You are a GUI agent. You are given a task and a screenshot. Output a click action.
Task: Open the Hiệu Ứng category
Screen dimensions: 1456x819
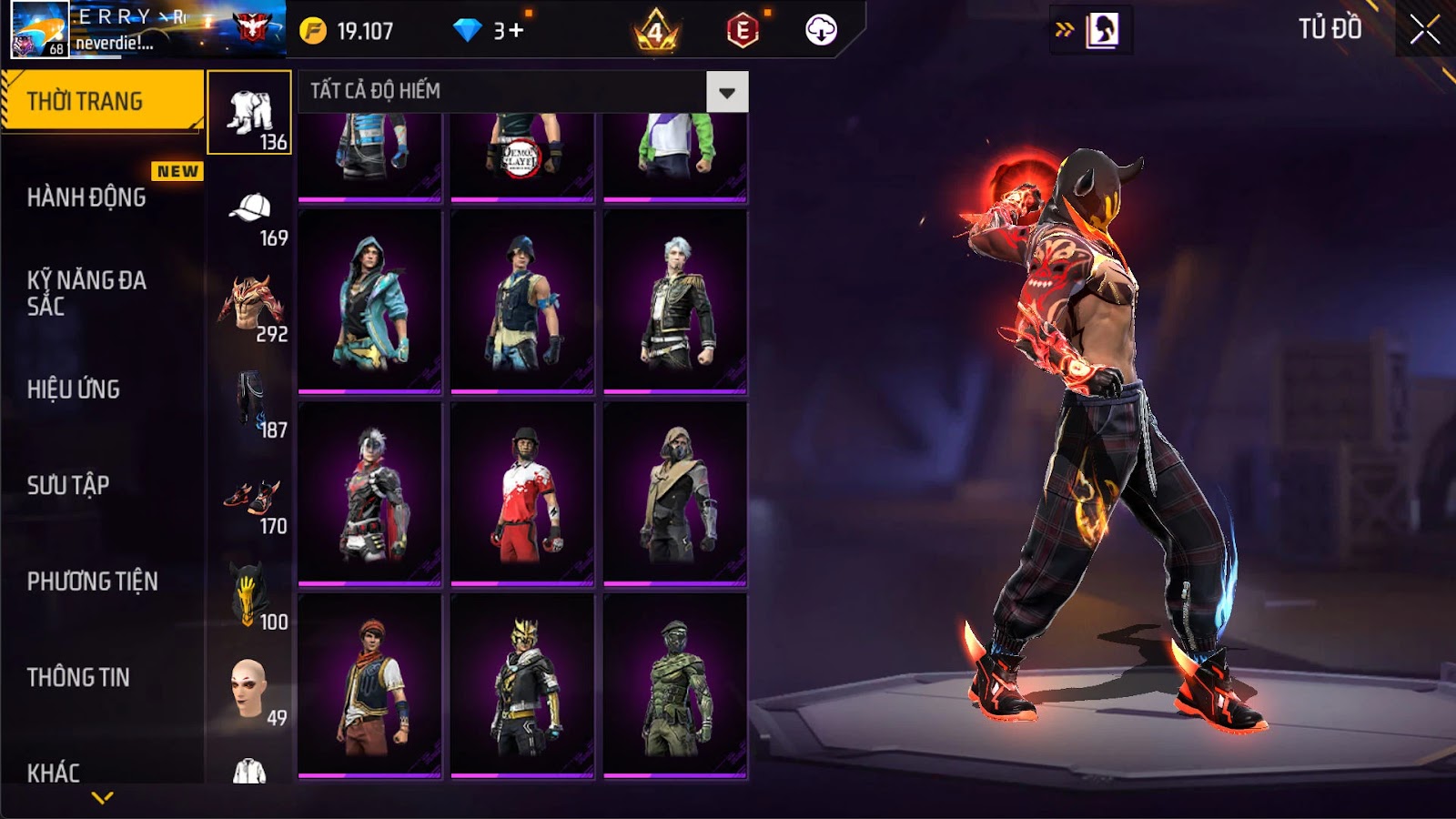[x=74, y=389]
